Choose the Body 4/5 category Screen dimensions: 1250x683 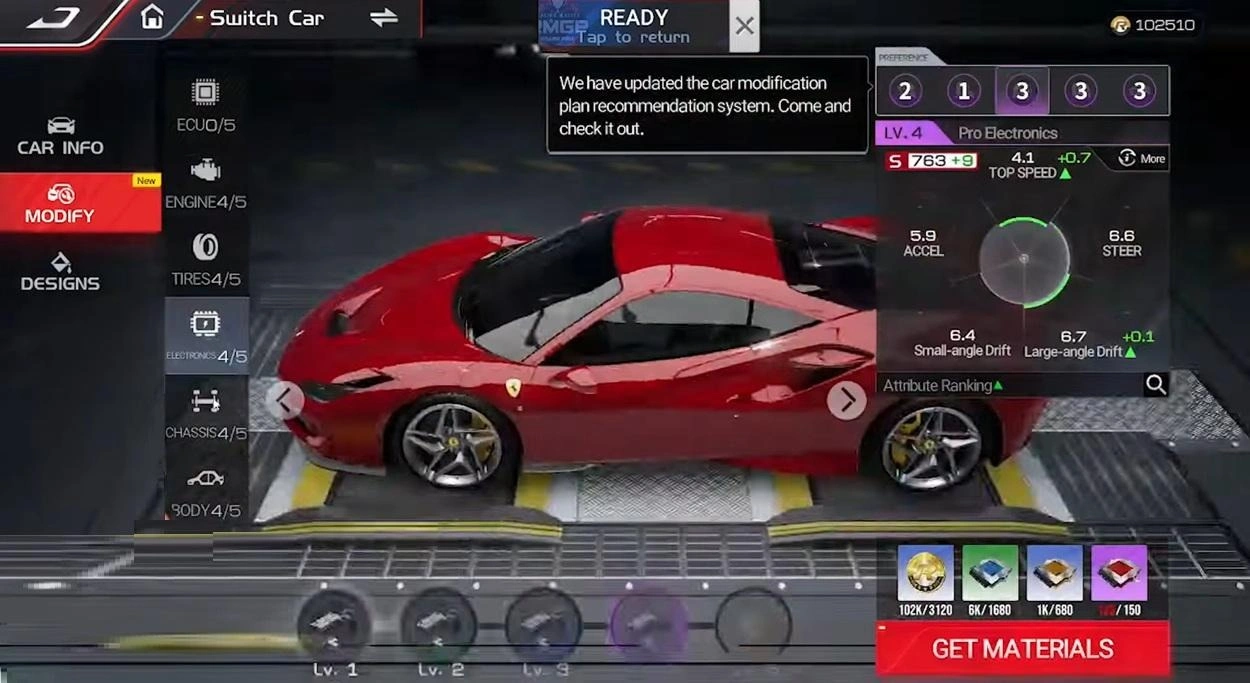206,491
